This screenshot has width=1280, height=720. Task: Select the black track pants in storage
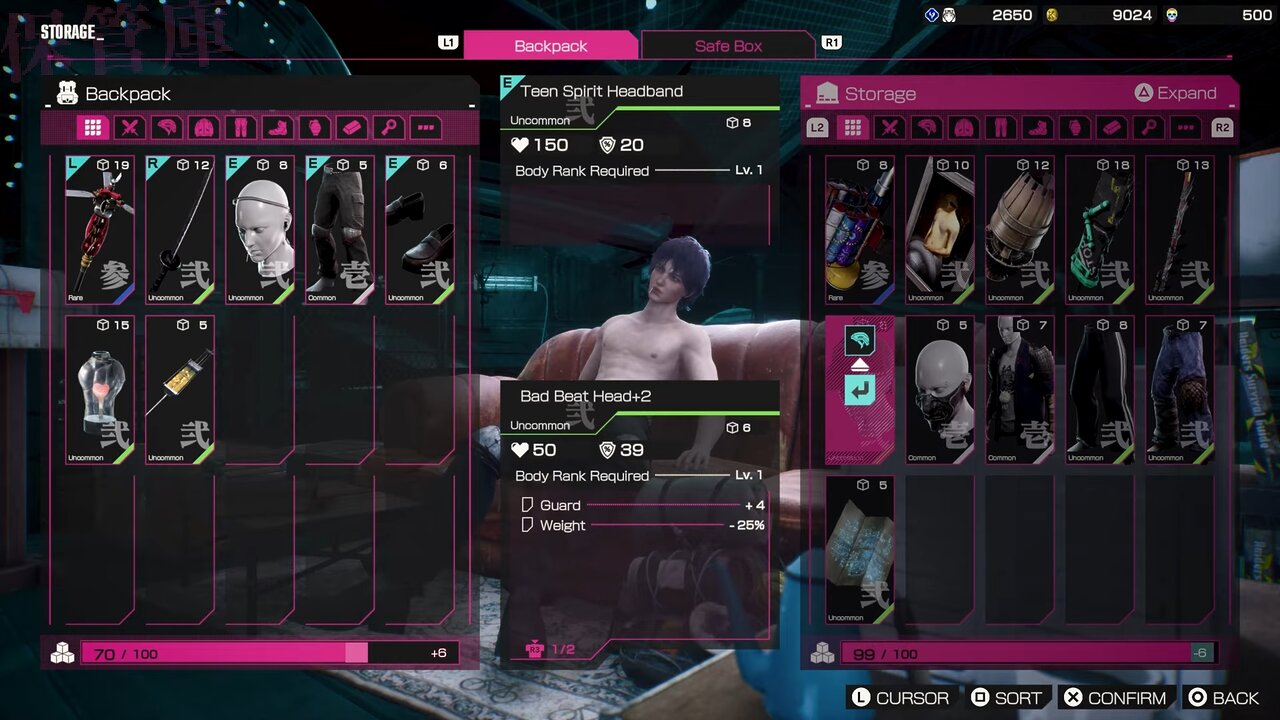tap(1100, 390)
